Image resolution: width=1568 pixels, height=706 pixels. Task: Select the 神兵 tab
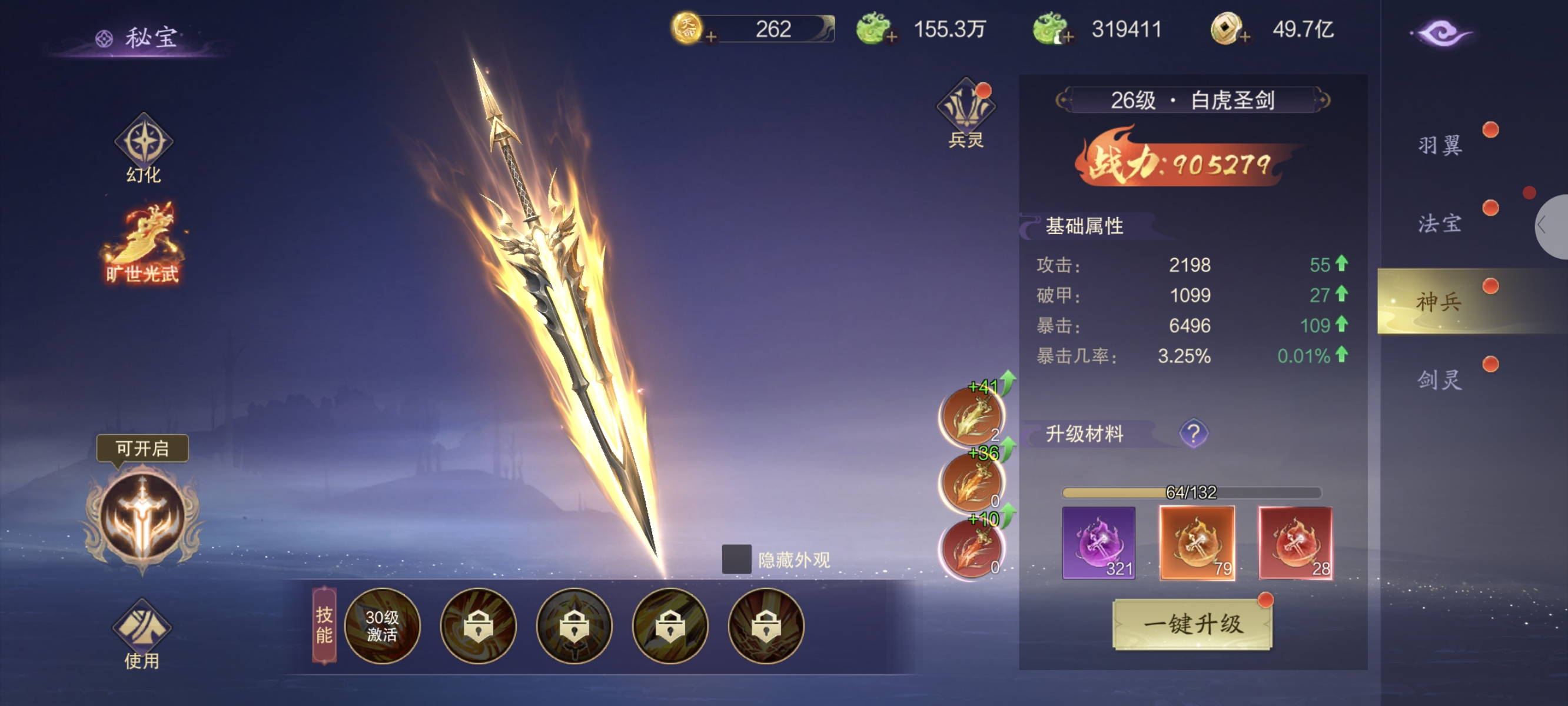coord(1439,301)
